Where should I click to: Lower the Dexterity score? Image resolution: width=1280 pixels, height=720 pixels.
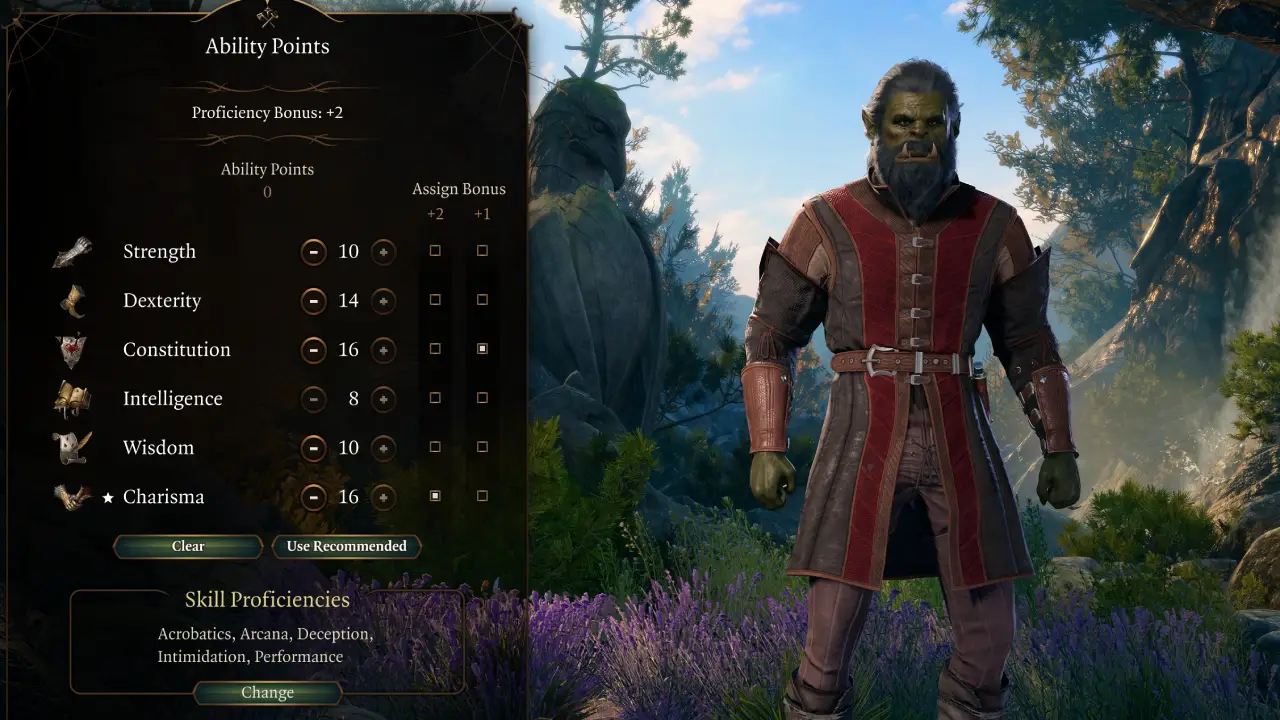pyautogui.click(x=314, y=301)
